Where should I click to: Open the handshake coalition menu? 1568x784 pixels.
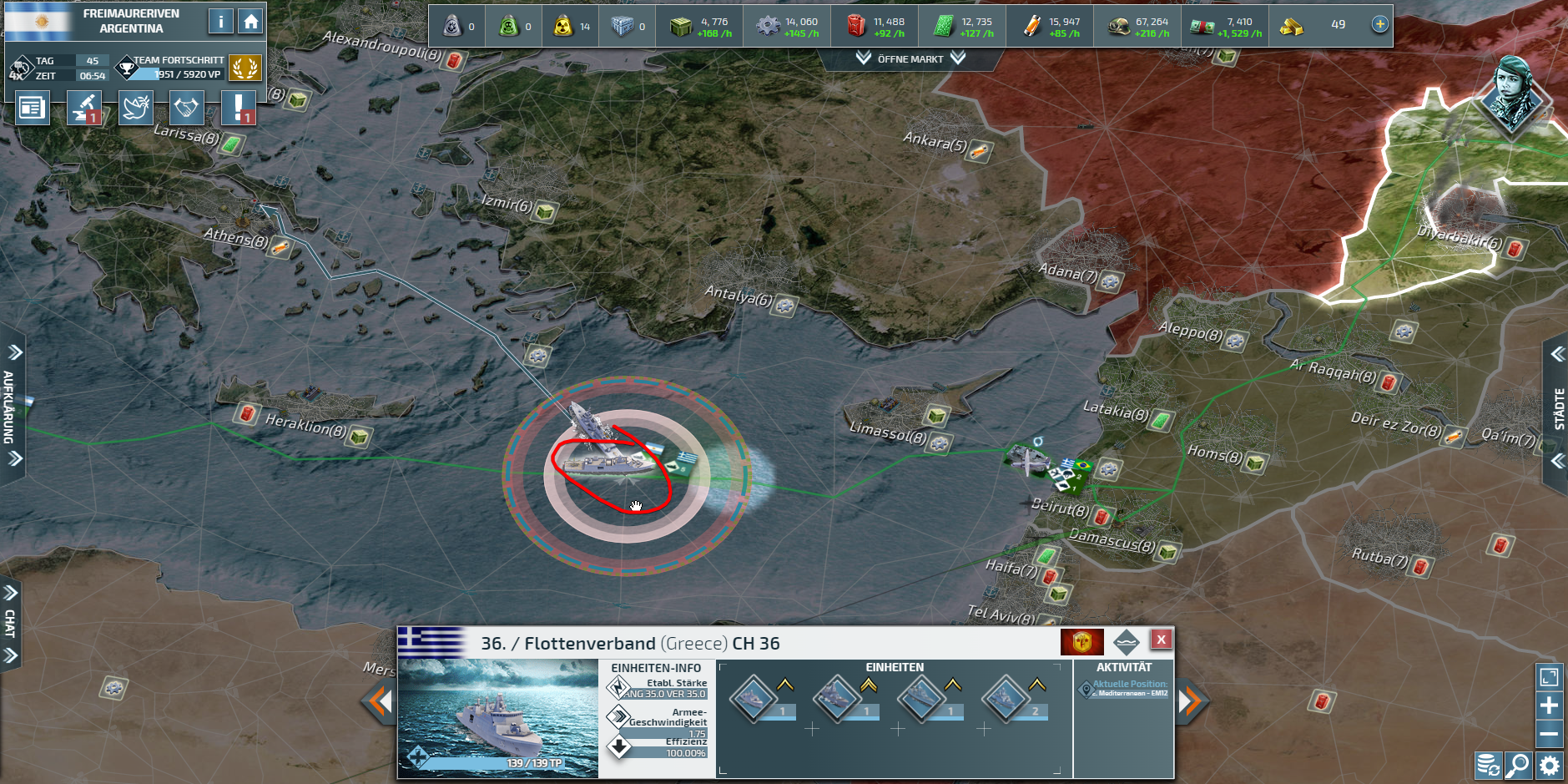pyautogui.click(x=186, y=109)
